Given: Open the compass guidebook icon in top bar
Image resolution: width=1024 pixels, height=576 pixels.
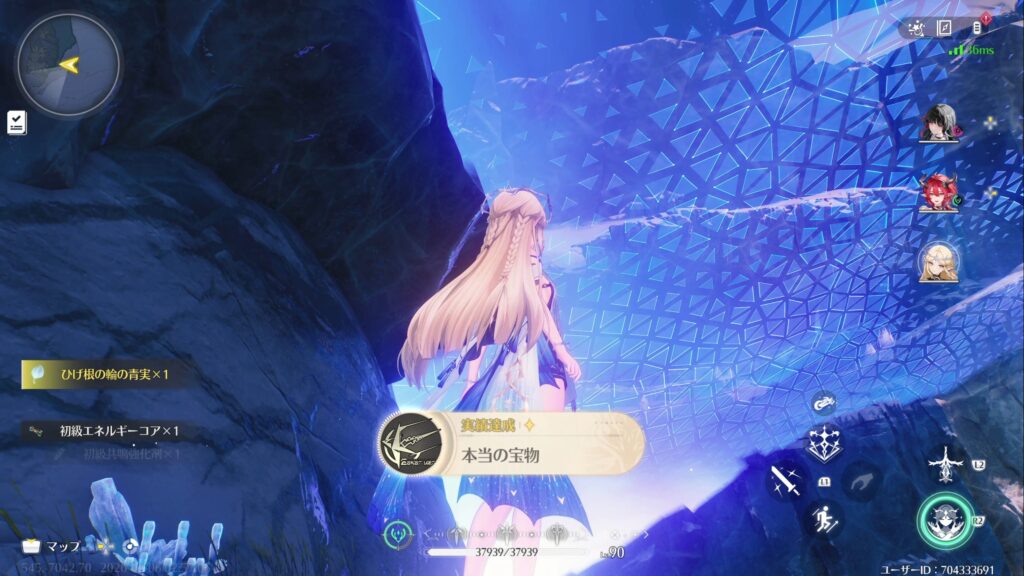Looking at the screenshot, I should click(944, 28).
